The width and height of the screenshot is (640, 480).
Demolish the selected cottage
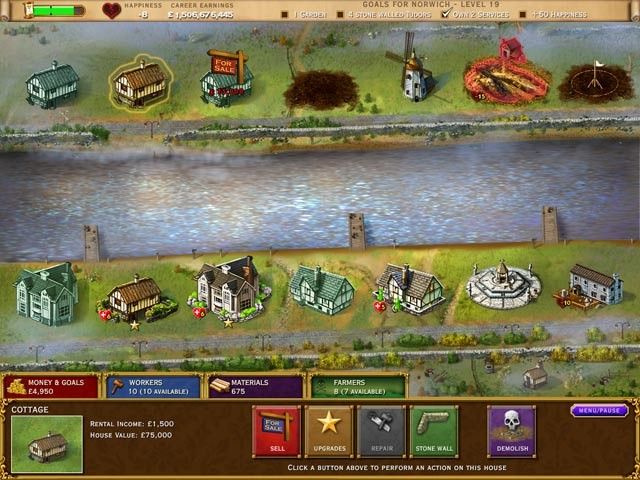click(x=511, y=432)
